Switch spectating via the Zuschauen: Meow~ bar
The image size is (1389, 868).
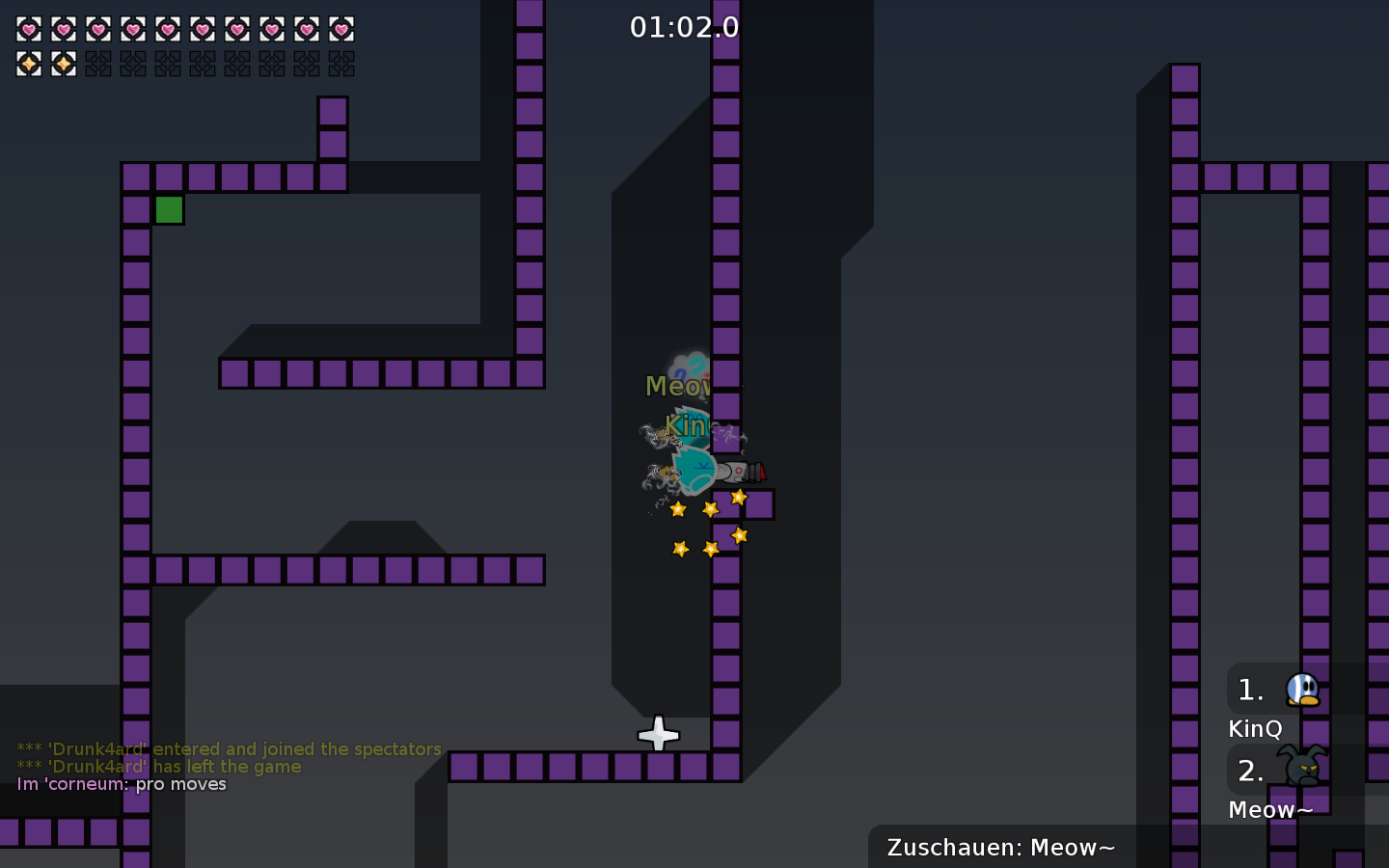1001,848
